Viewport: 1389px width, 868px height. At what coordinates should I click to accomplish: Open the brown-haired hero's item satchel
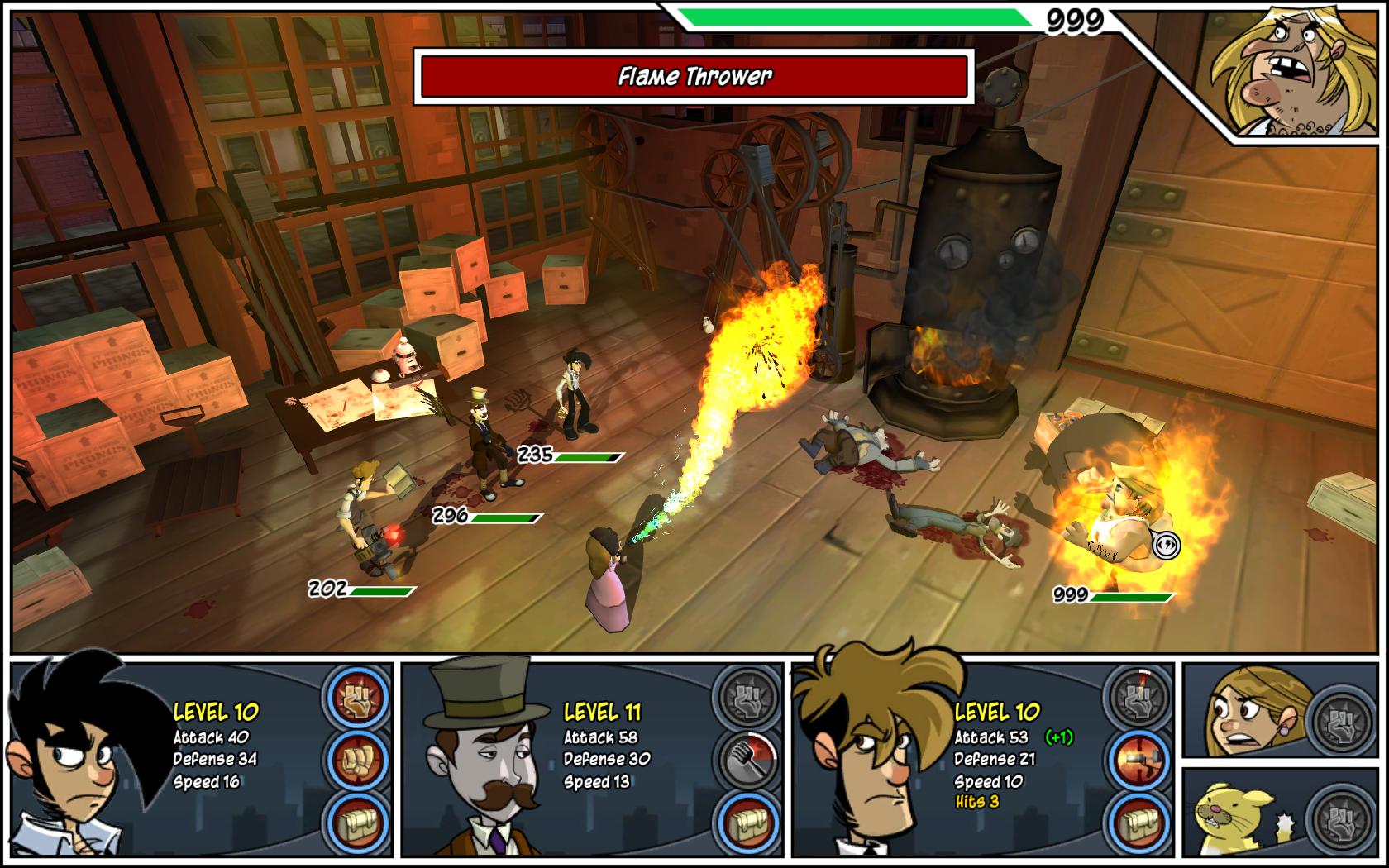point(1138,822)
